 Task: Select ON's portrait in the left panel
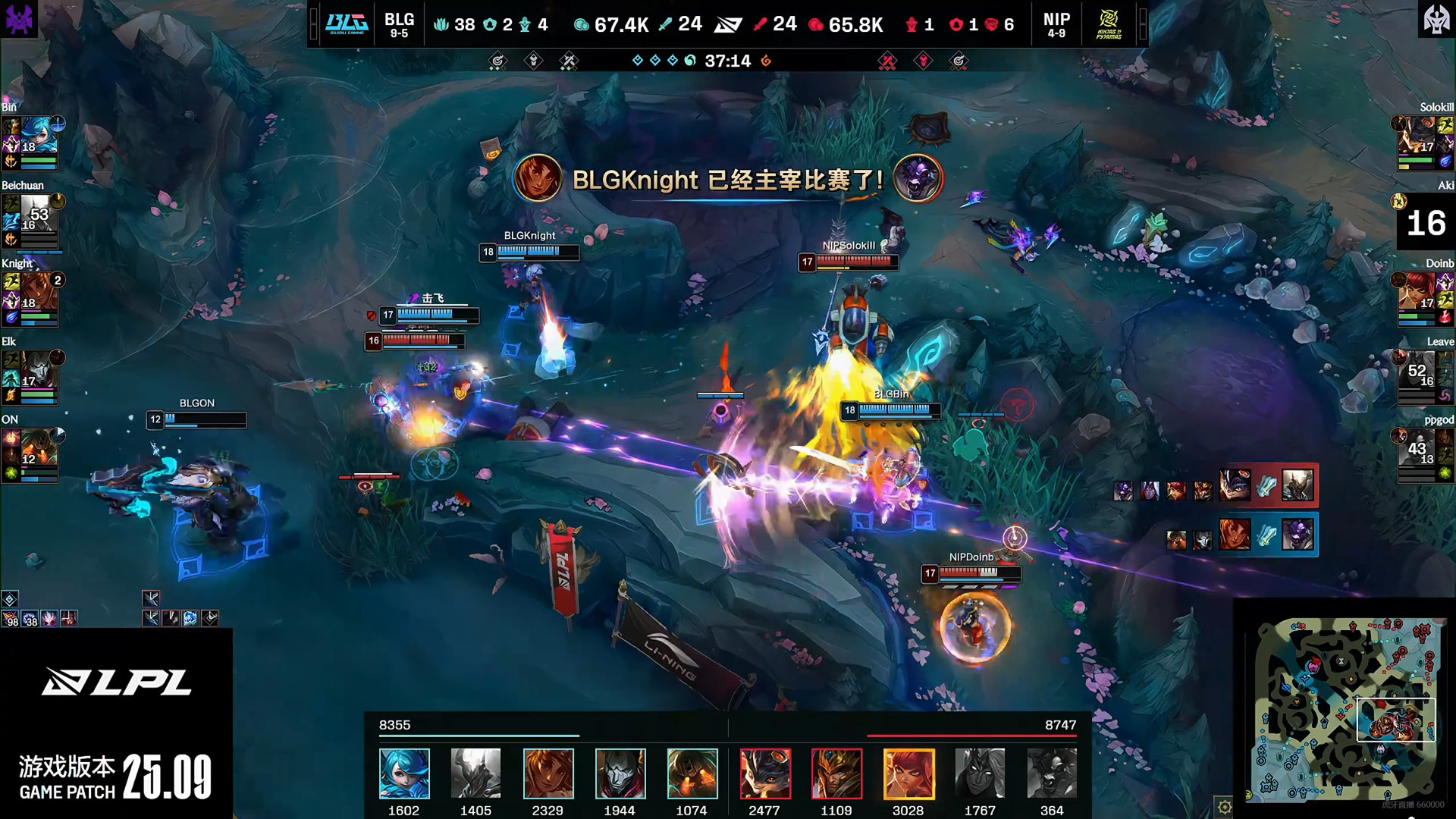tap(36, 447)
